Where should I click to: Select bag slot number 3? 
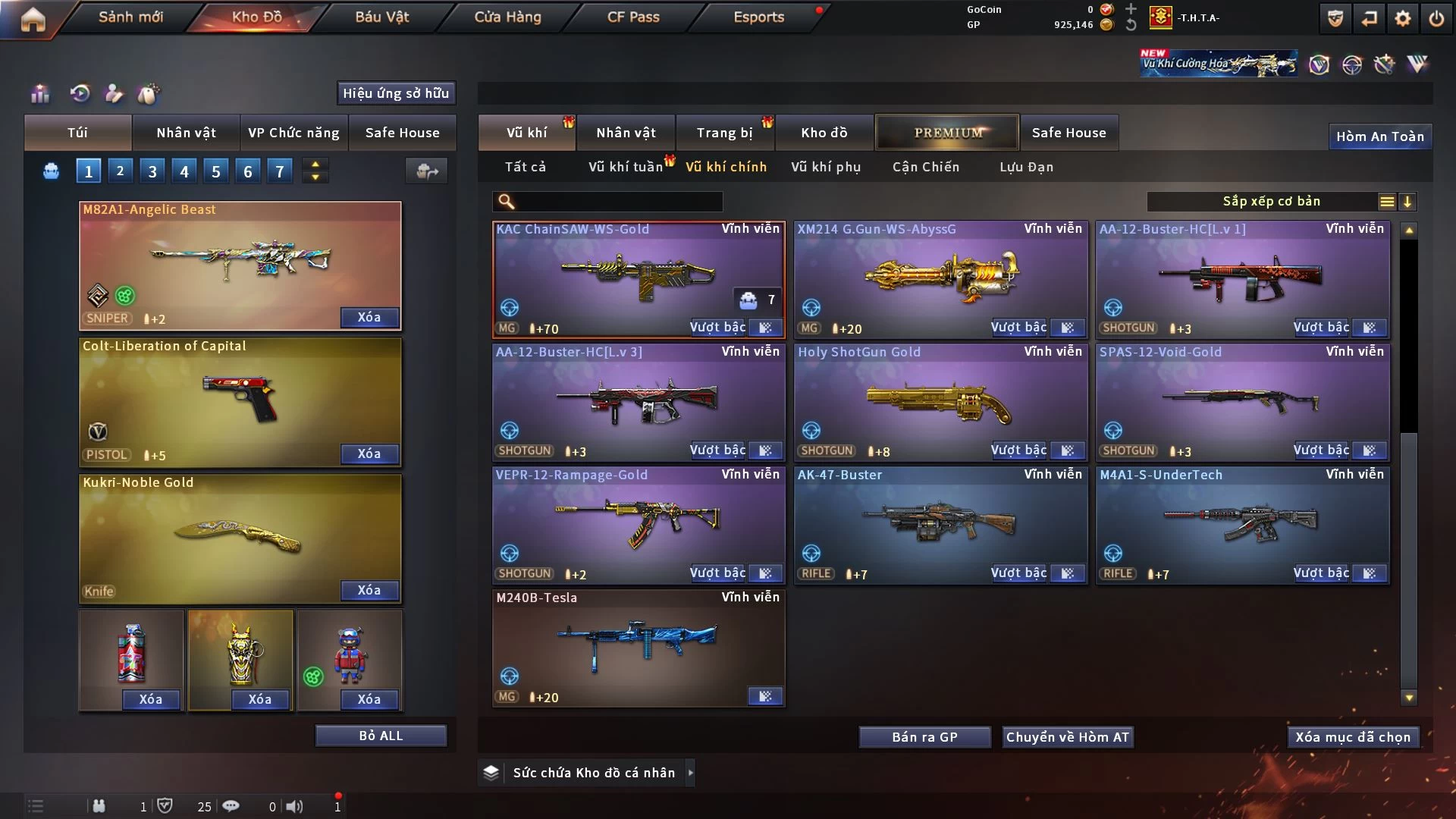152,171
